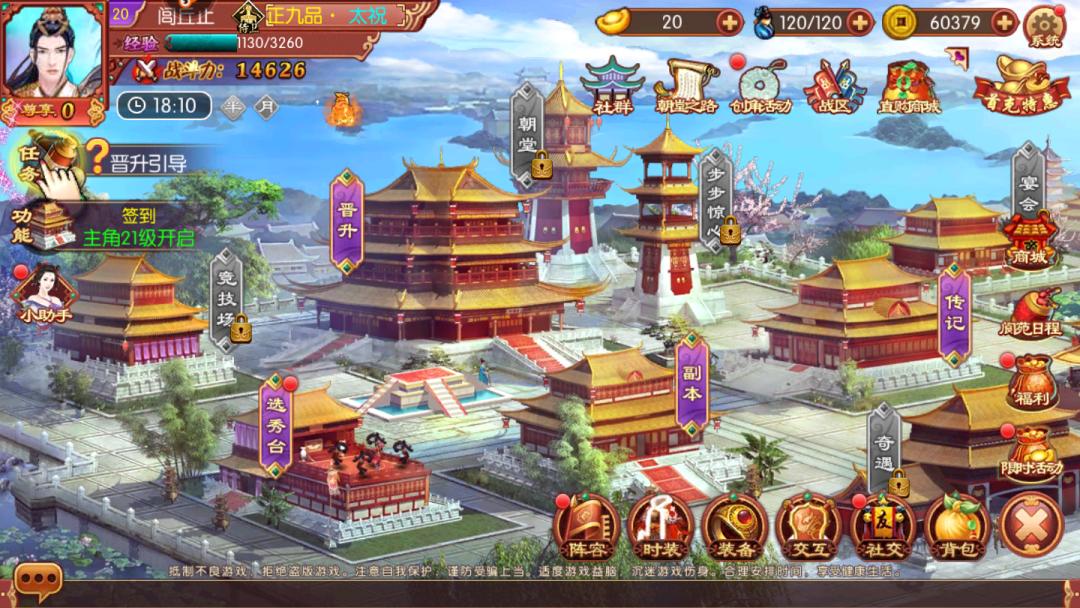Open the chat speech bubble
Viewport: 1080px width, 608px height.
click(39, 580)
